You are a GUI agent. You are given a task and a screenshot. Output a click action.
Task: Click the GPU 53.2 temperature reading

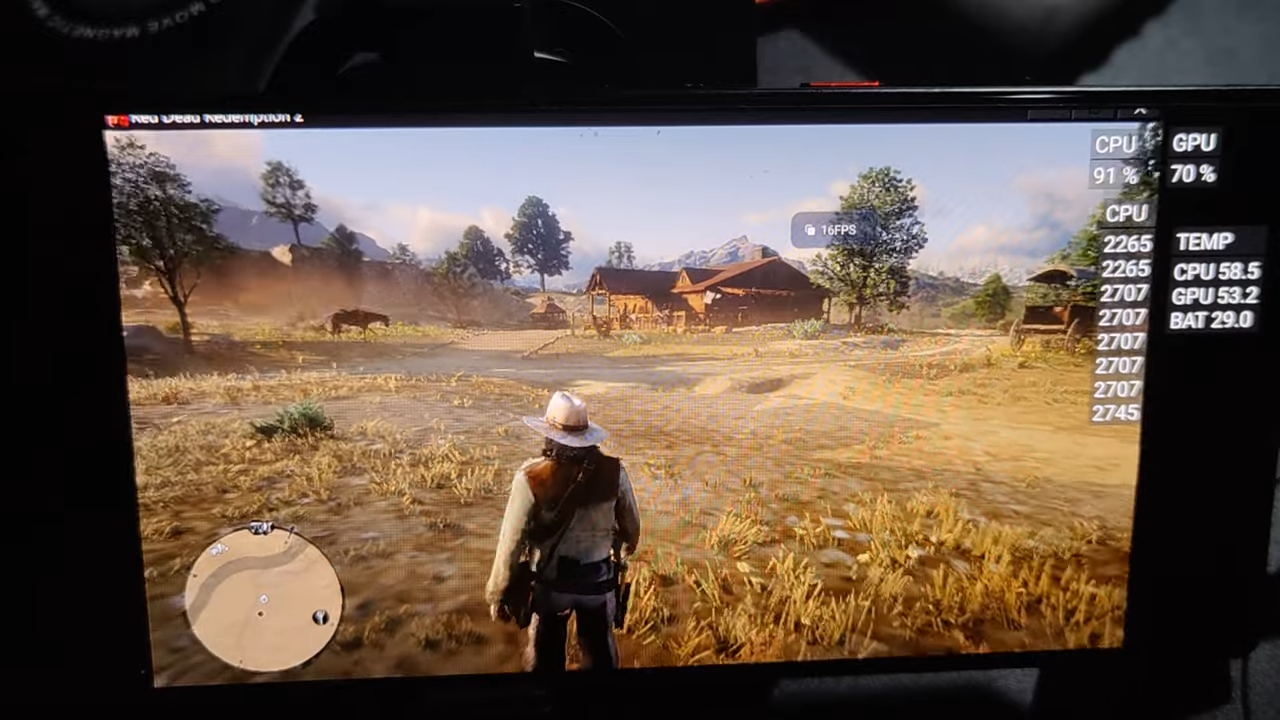1210,295
